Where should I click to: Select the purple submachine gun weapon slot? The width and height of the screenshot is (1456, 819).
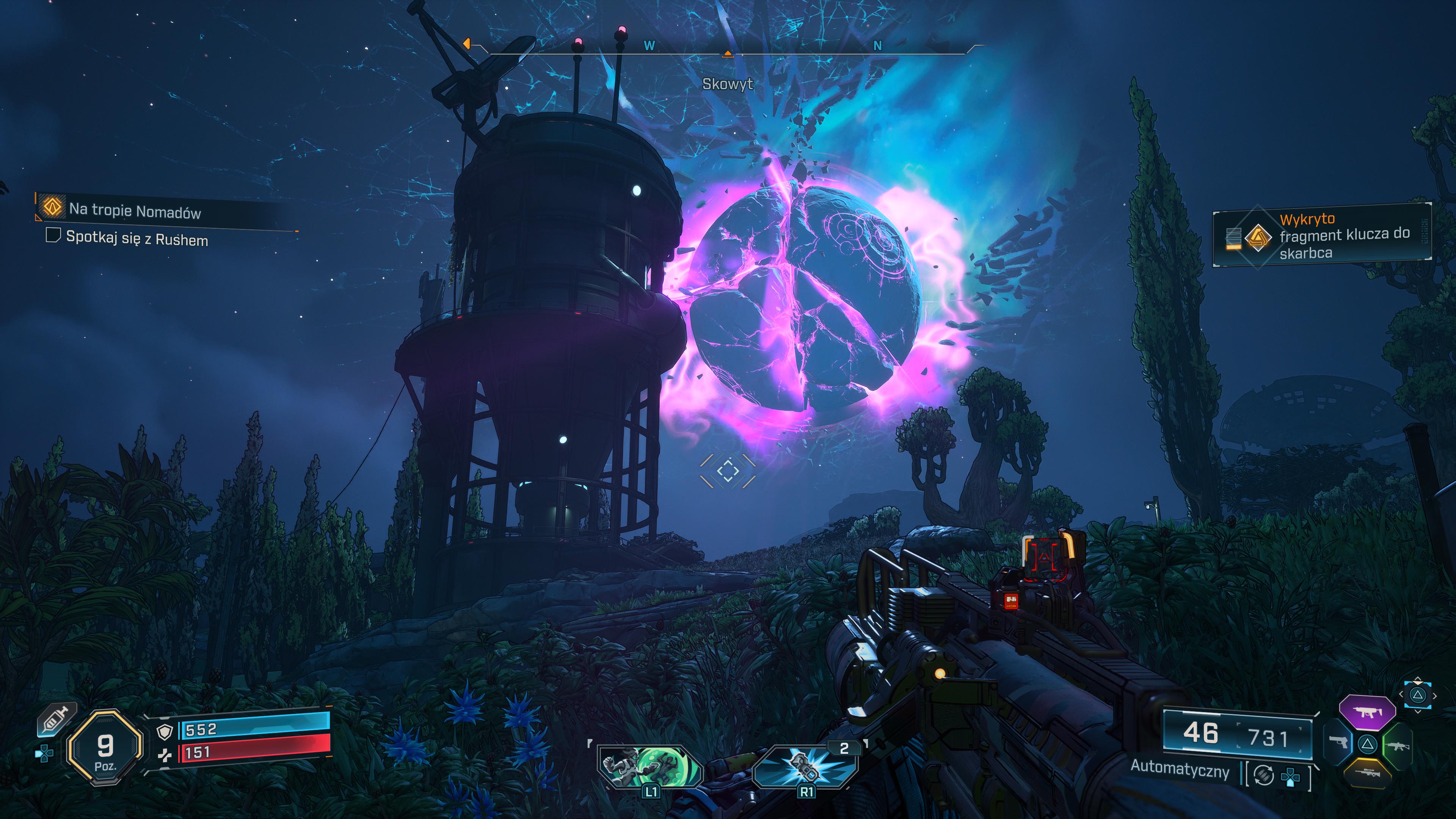pos(1367,712)
